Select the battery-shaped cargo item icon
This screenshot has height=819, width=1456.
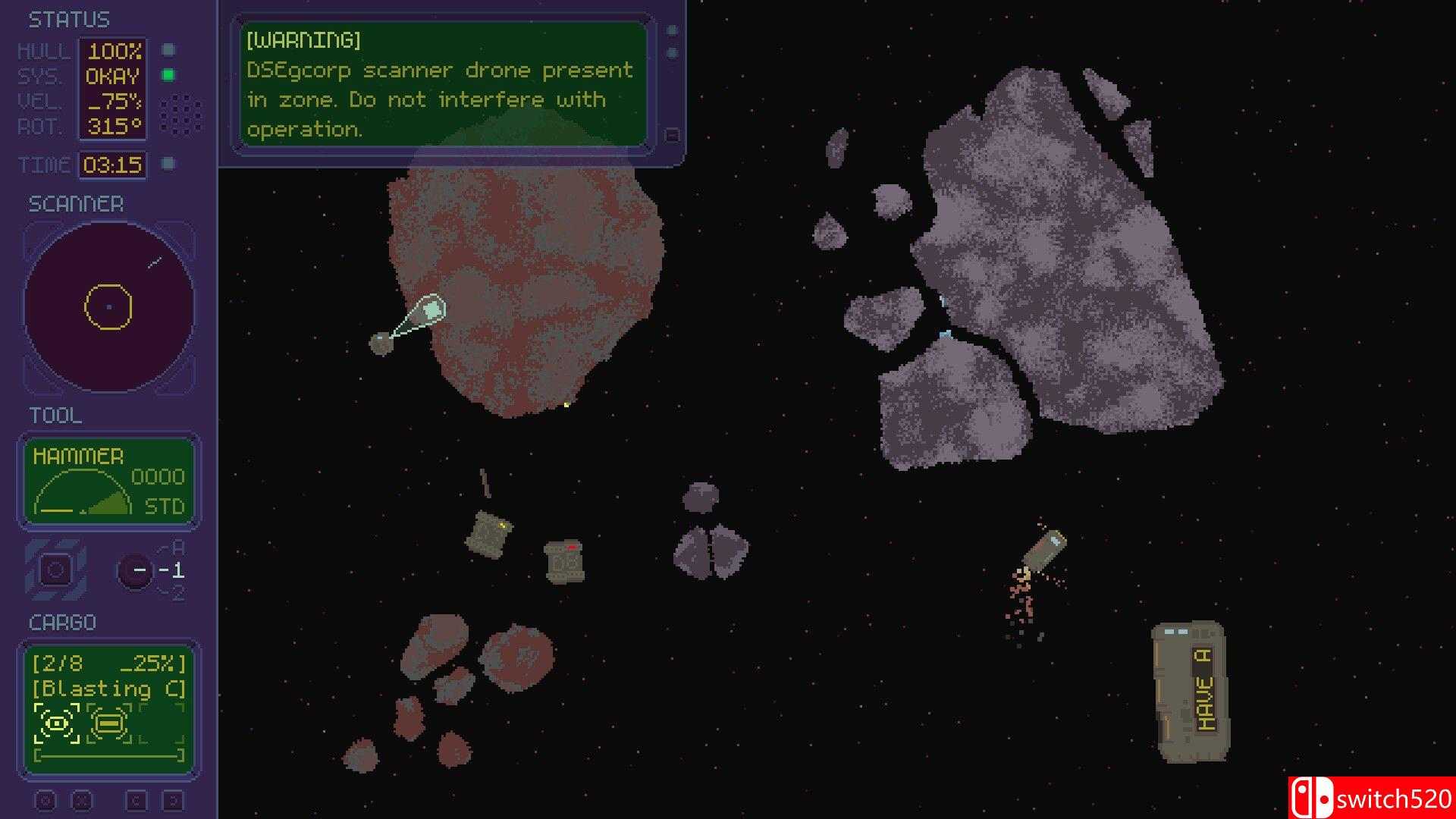click(x=110, y=724)
